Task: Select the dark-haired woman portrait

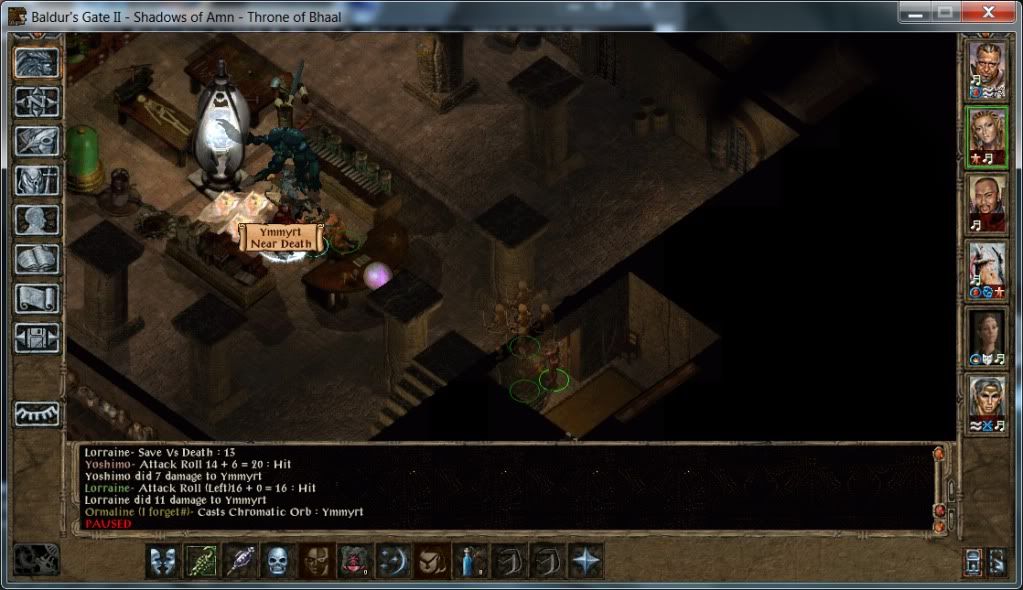Action: (987, 337)
